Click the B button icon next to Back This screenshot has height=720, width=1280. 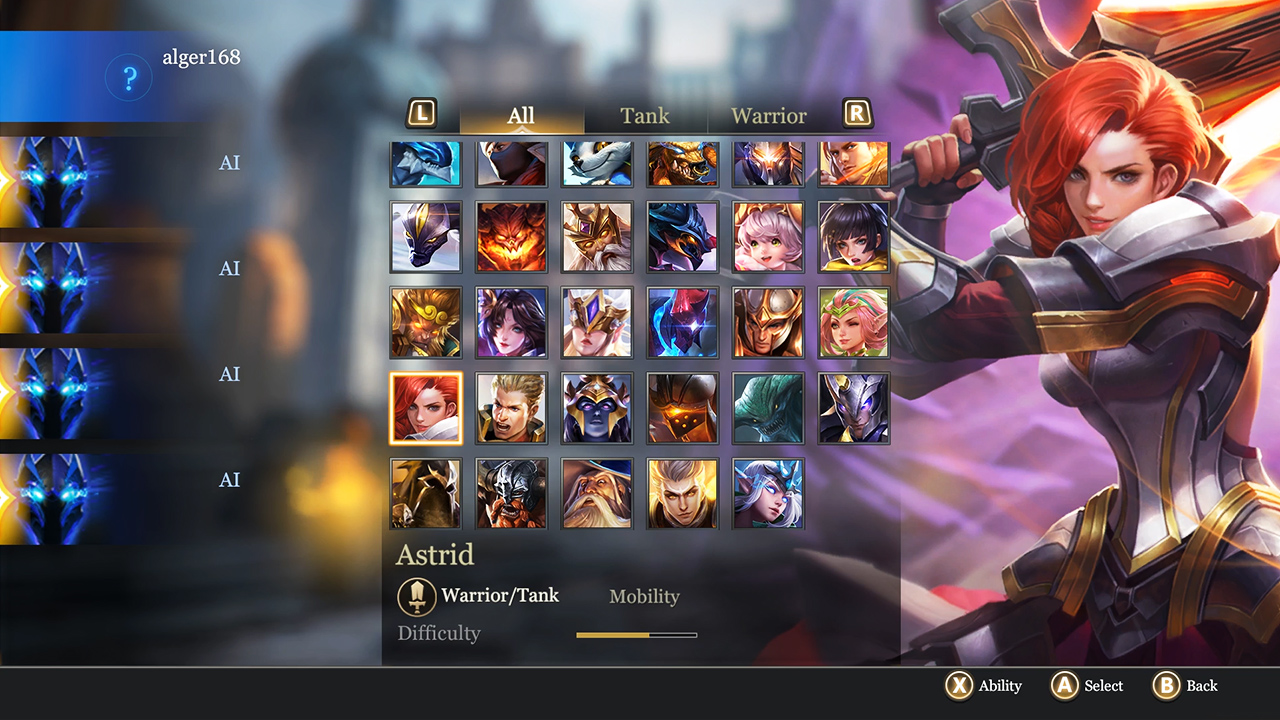point(1166,686)
